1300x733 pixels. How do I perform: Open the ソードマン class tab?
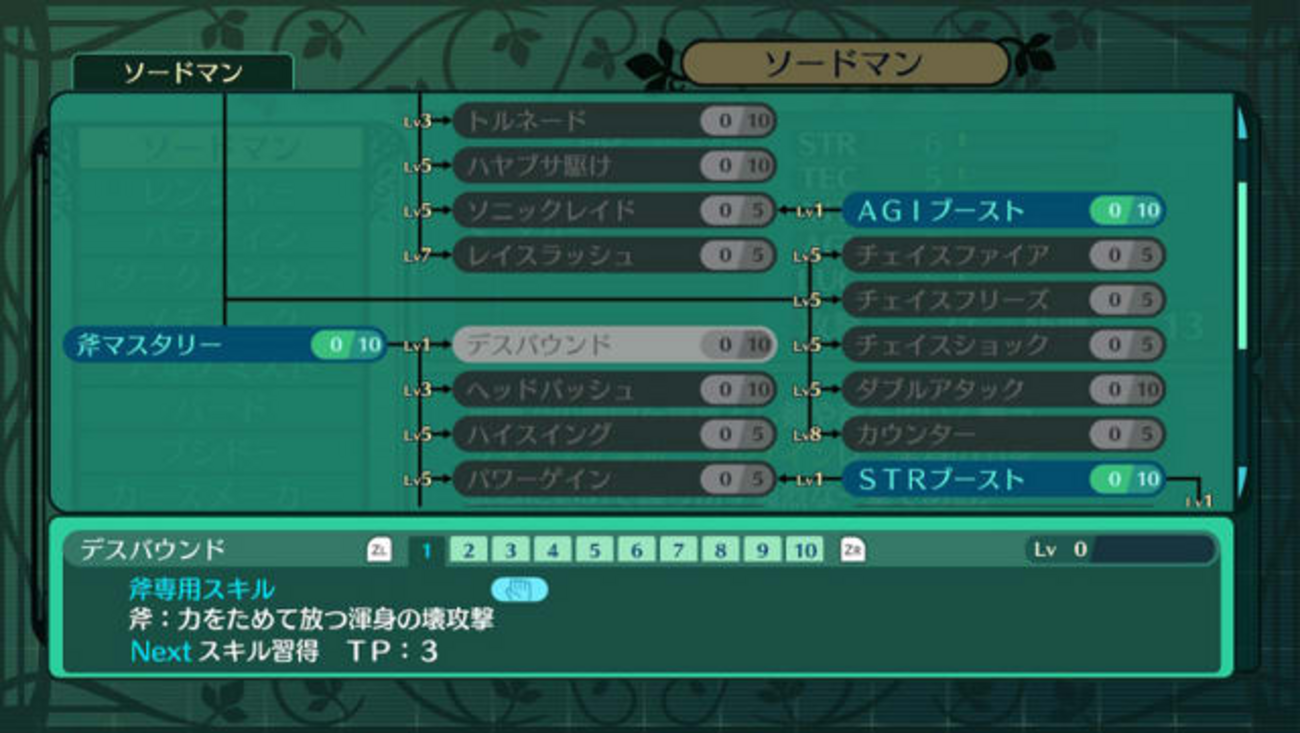[182, 73]
